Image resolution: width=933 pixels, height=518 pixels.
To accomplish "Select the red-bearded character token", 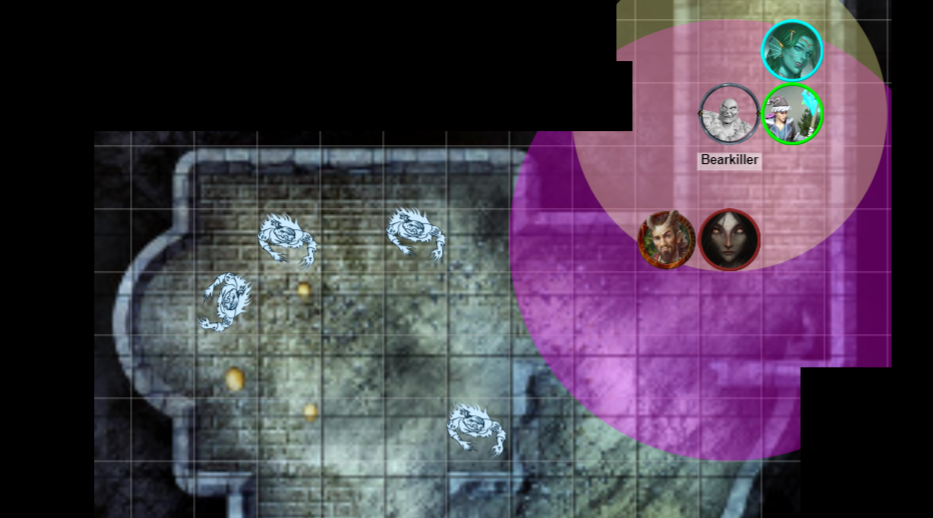I will (x=667, y=240).
